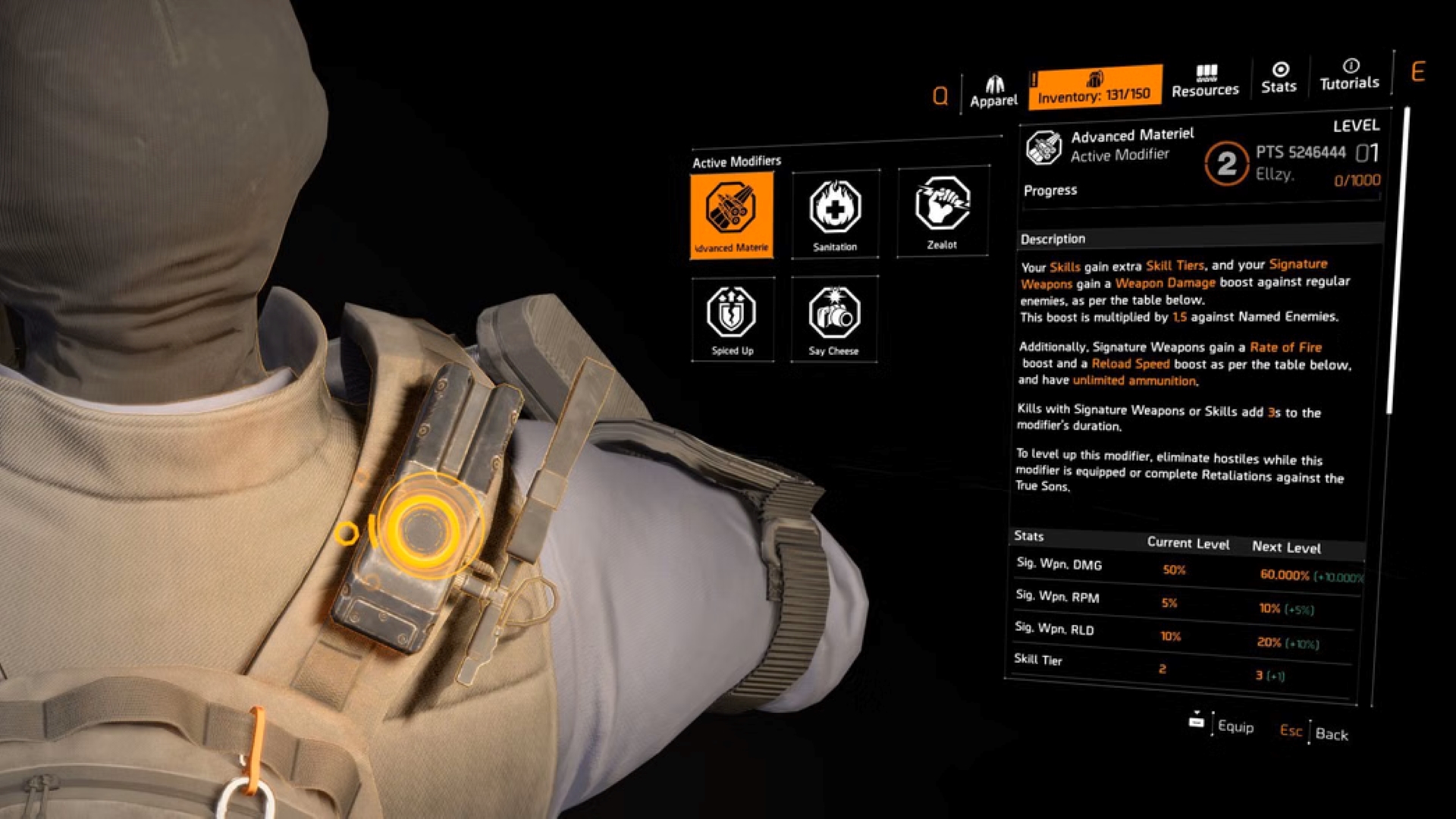Pick the Spiced Up modifier
Viewport: 1456px width, 819px height.
[x=732, y=319]
